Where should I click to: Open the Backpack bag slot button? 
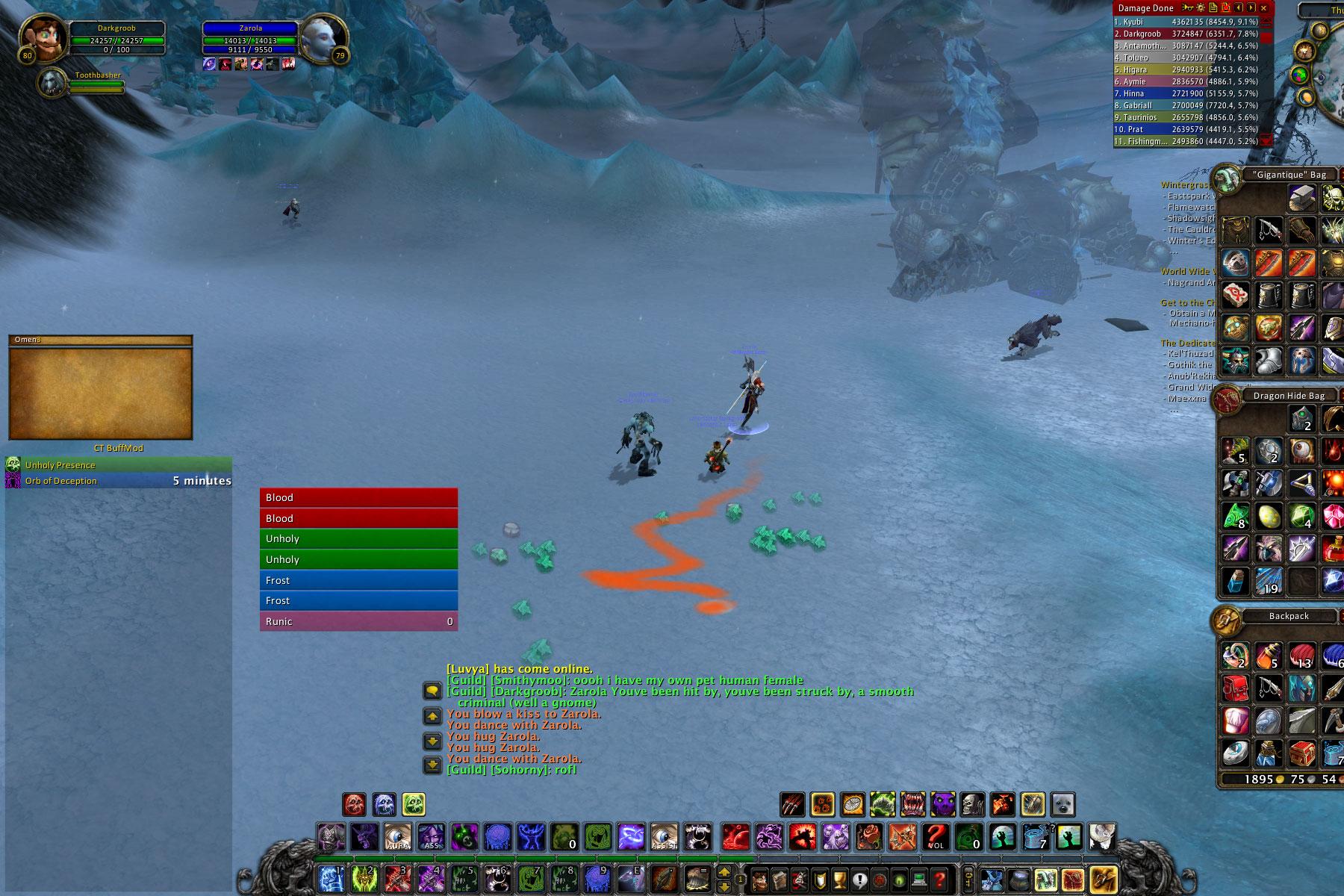pyautogui.click(x=1104, y=879)
